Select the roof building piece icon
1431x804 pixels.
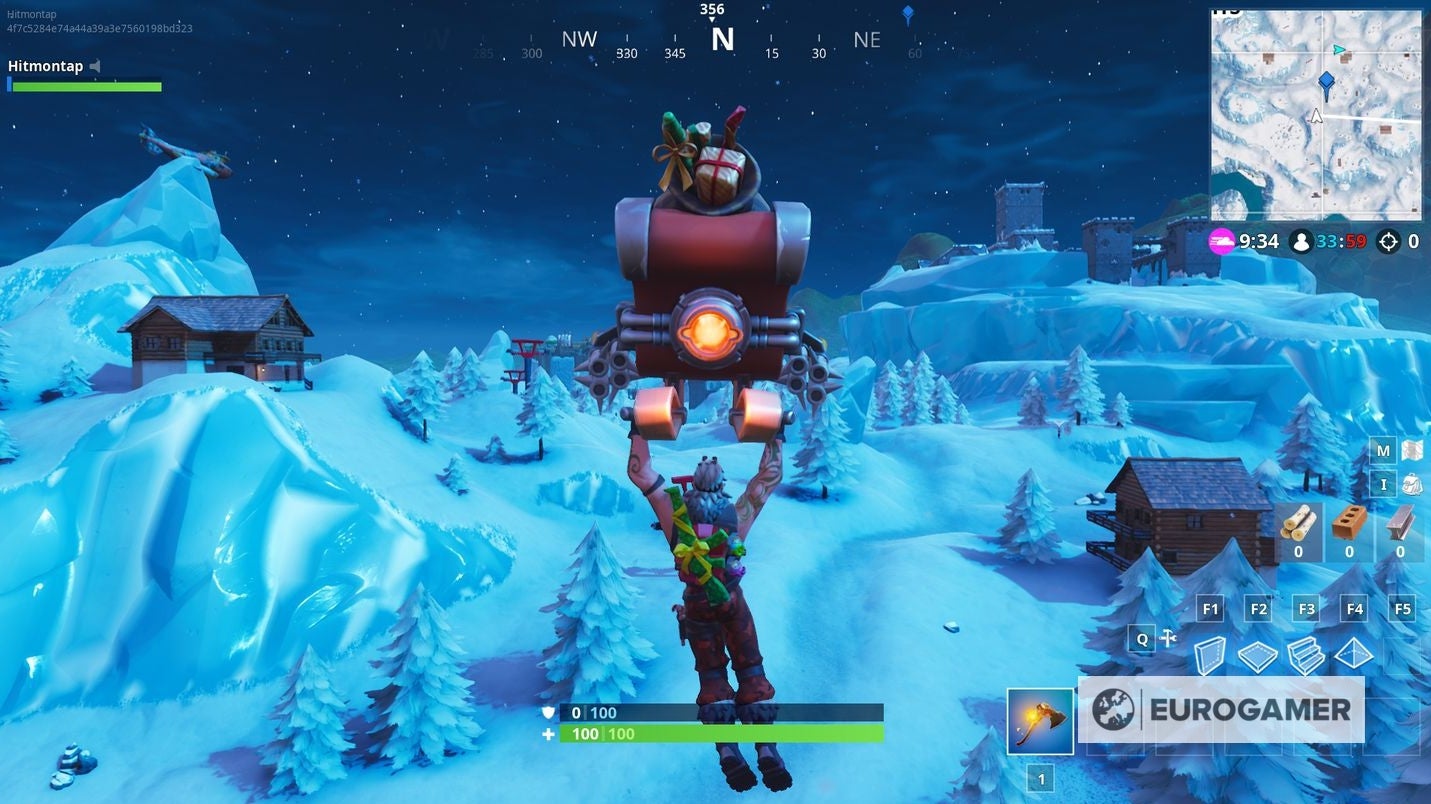tap(1352, 652)
